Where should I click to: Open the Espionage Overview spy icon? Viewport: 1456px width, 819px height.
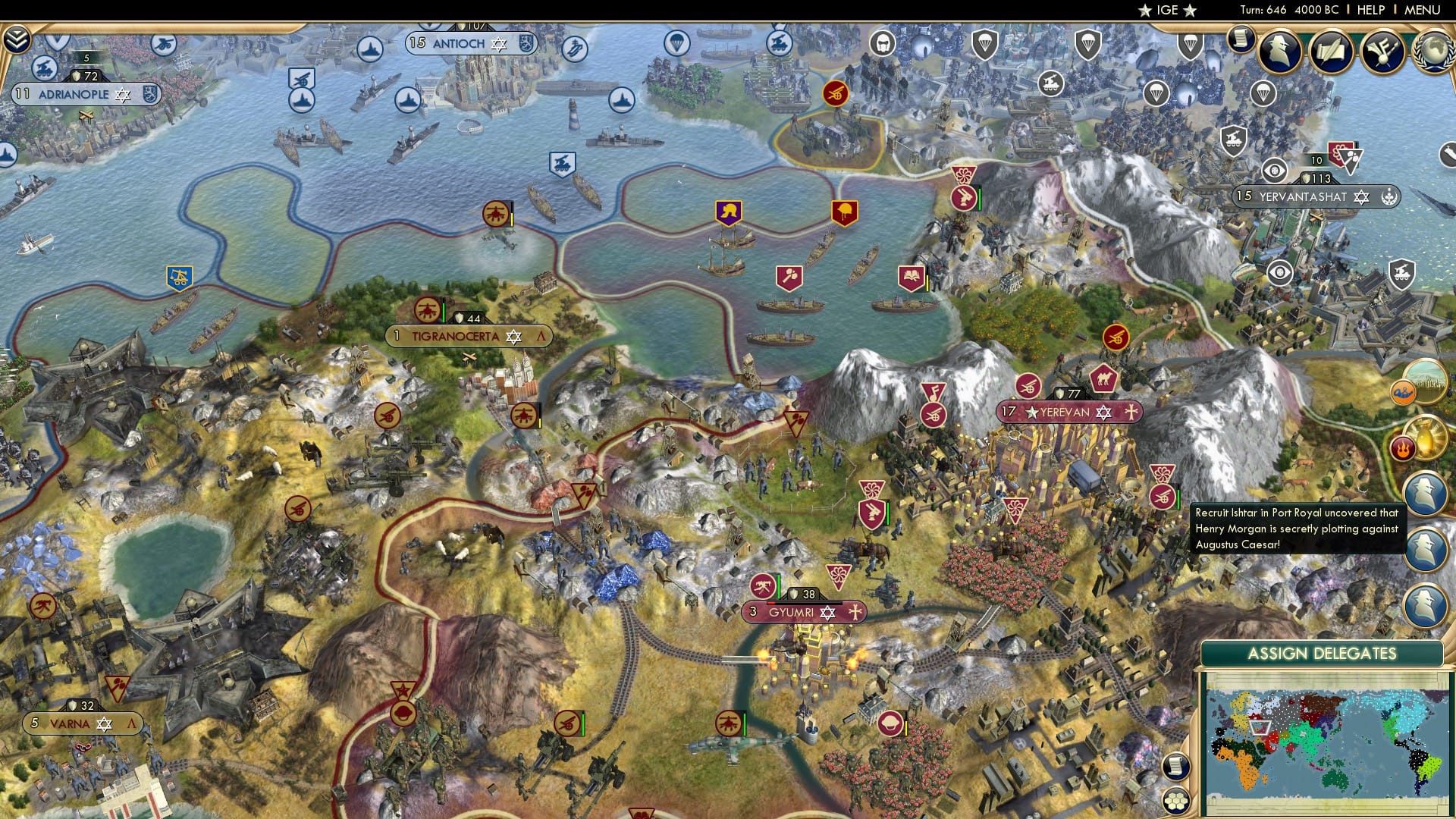pyautogui.click(x=1279, y=50)
